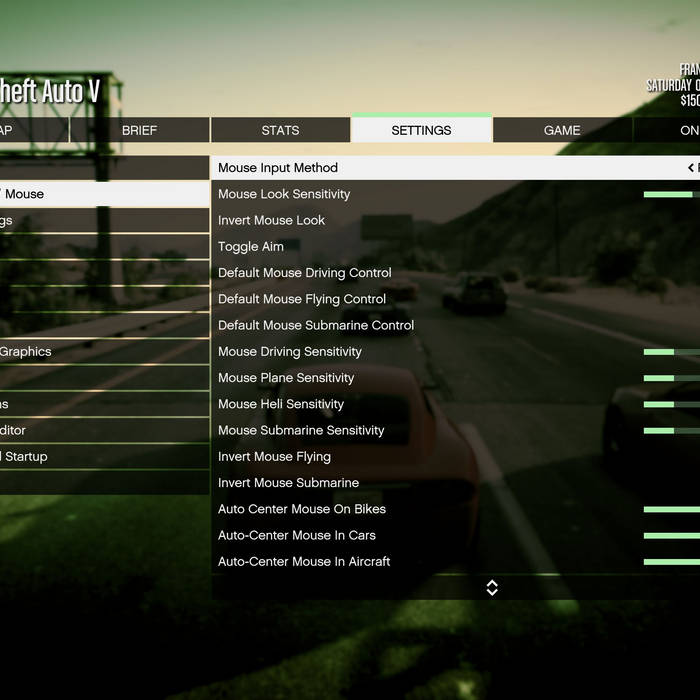The width and height of the screenshot is (700, 700).
Task: Open the Graphics settings category
Action: pos(26,352)
